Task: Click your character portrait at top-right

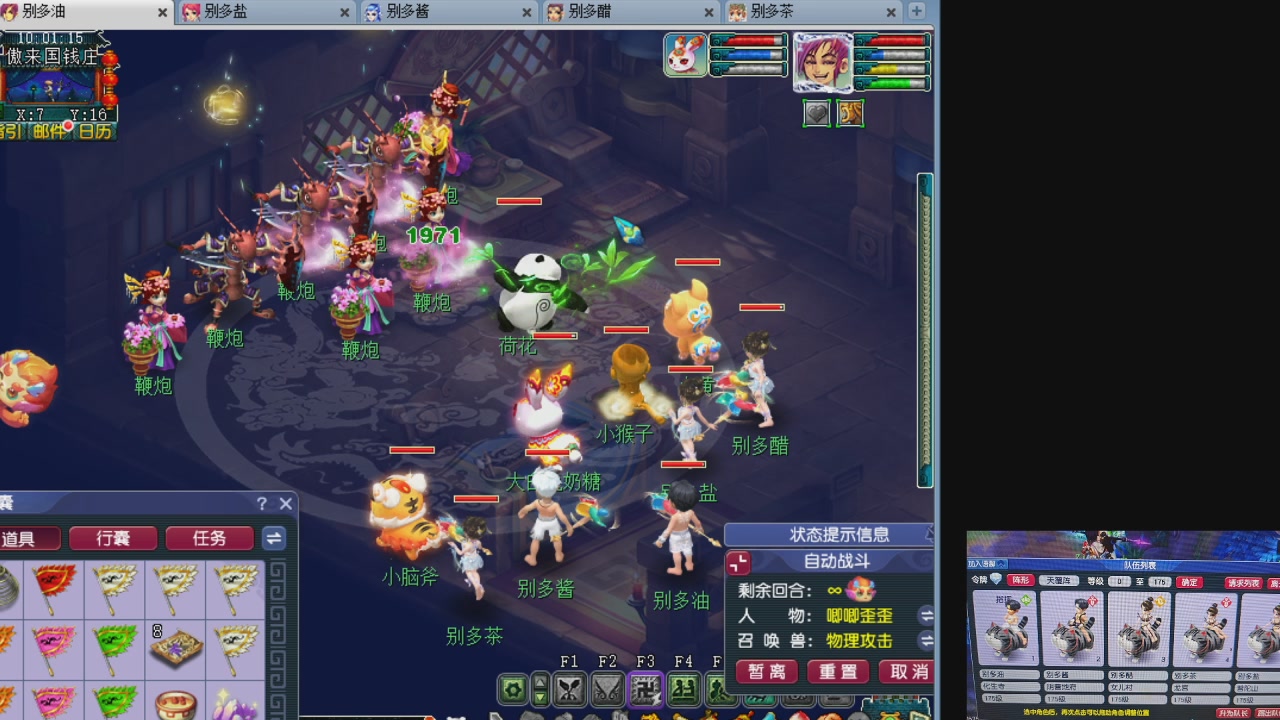Action: coord(824,62)
